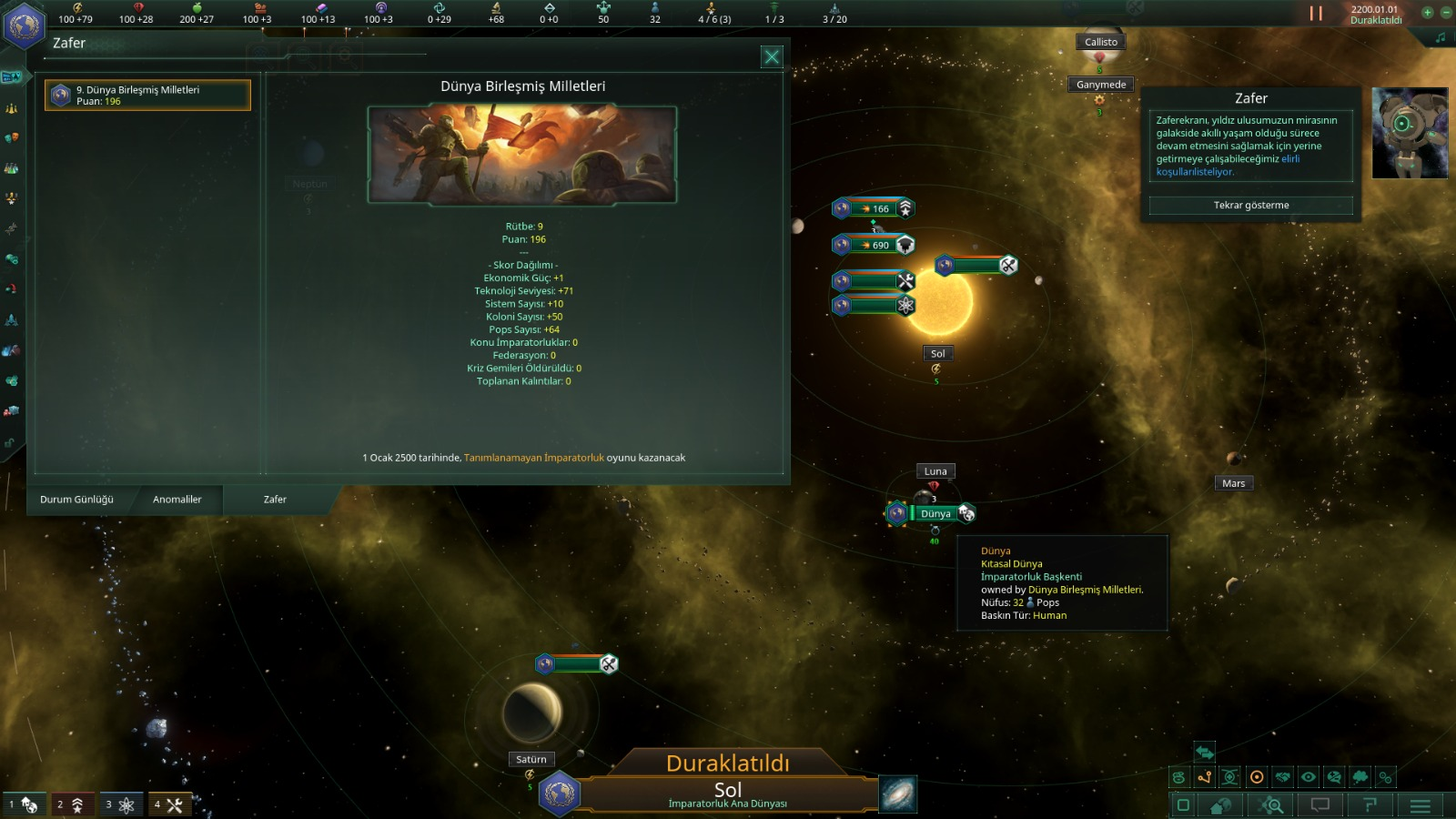Switch to the Durum Günlüğü tab
This screenshot has width=1456, height=819.
point(77,500)
